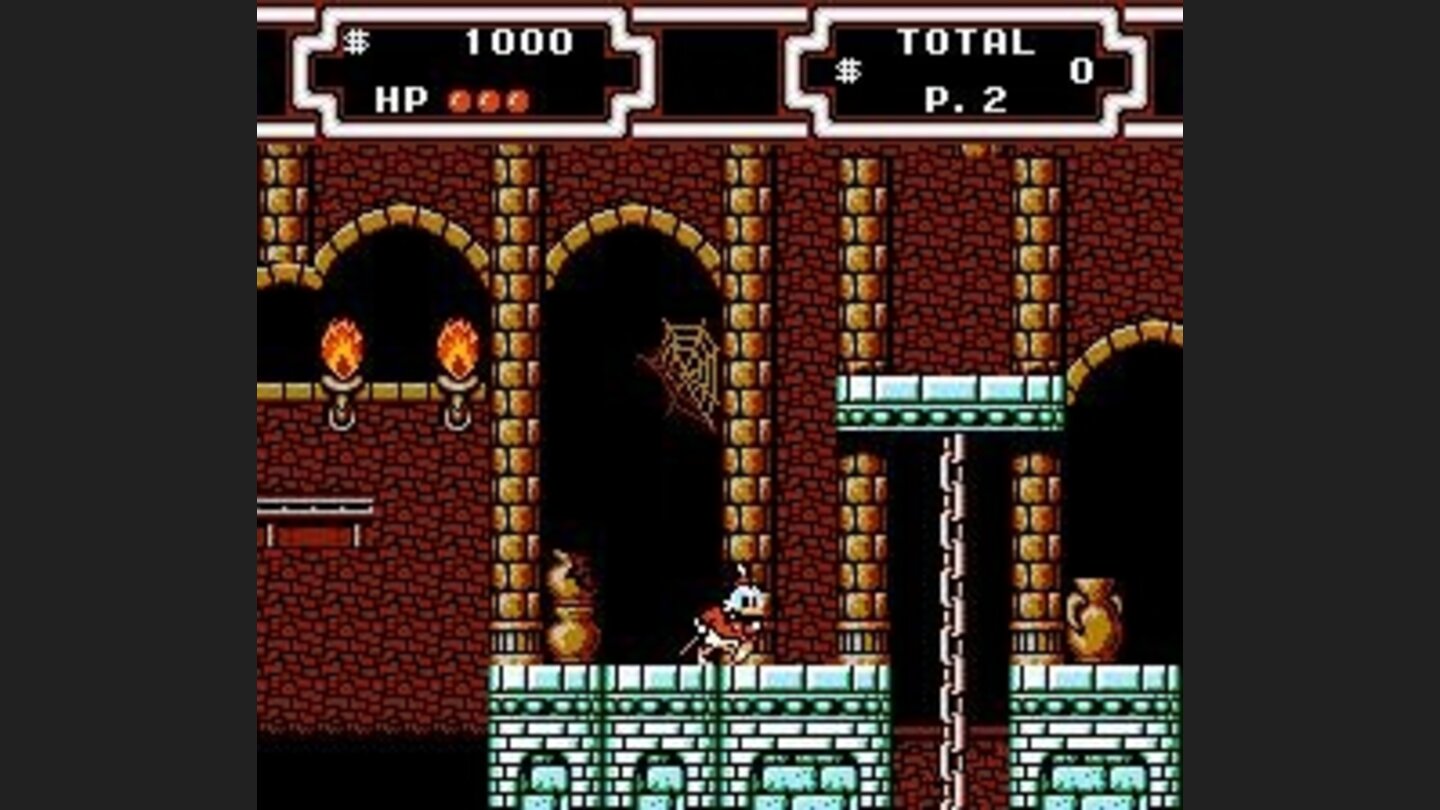Screen dimensions: 1440x810
Task: Toggle the second HP health orb
Action: pyautogui.click(x=485, y=101)
